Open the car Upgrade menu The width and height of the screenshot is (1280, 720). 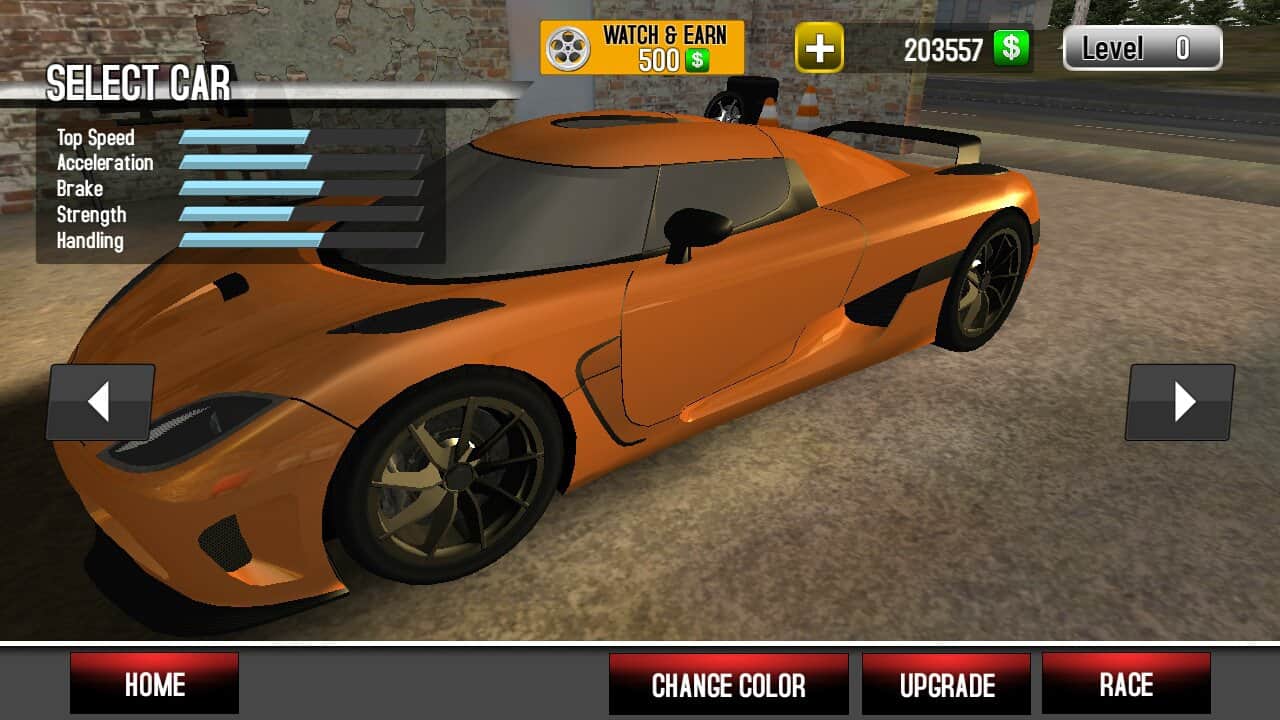point(946,684)
